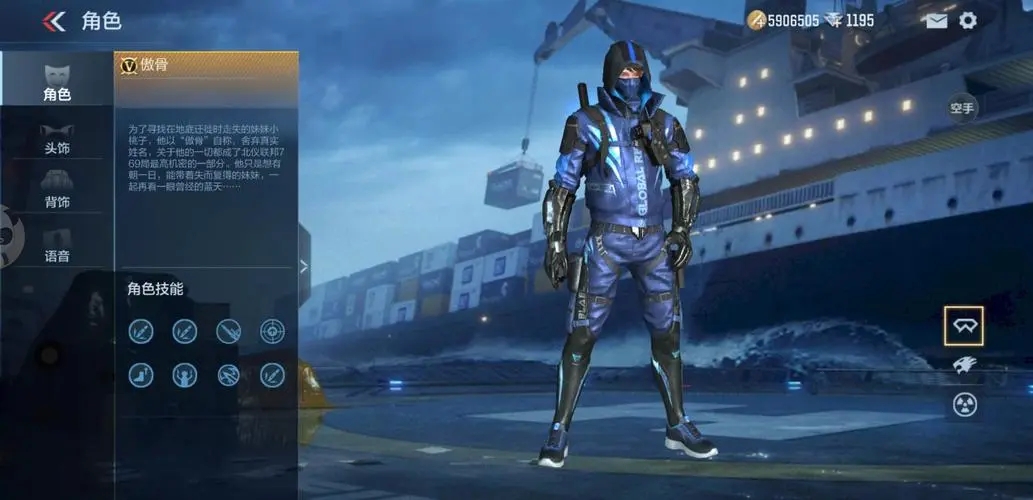Go back using the double-arrow button

[x=54, y=21]
